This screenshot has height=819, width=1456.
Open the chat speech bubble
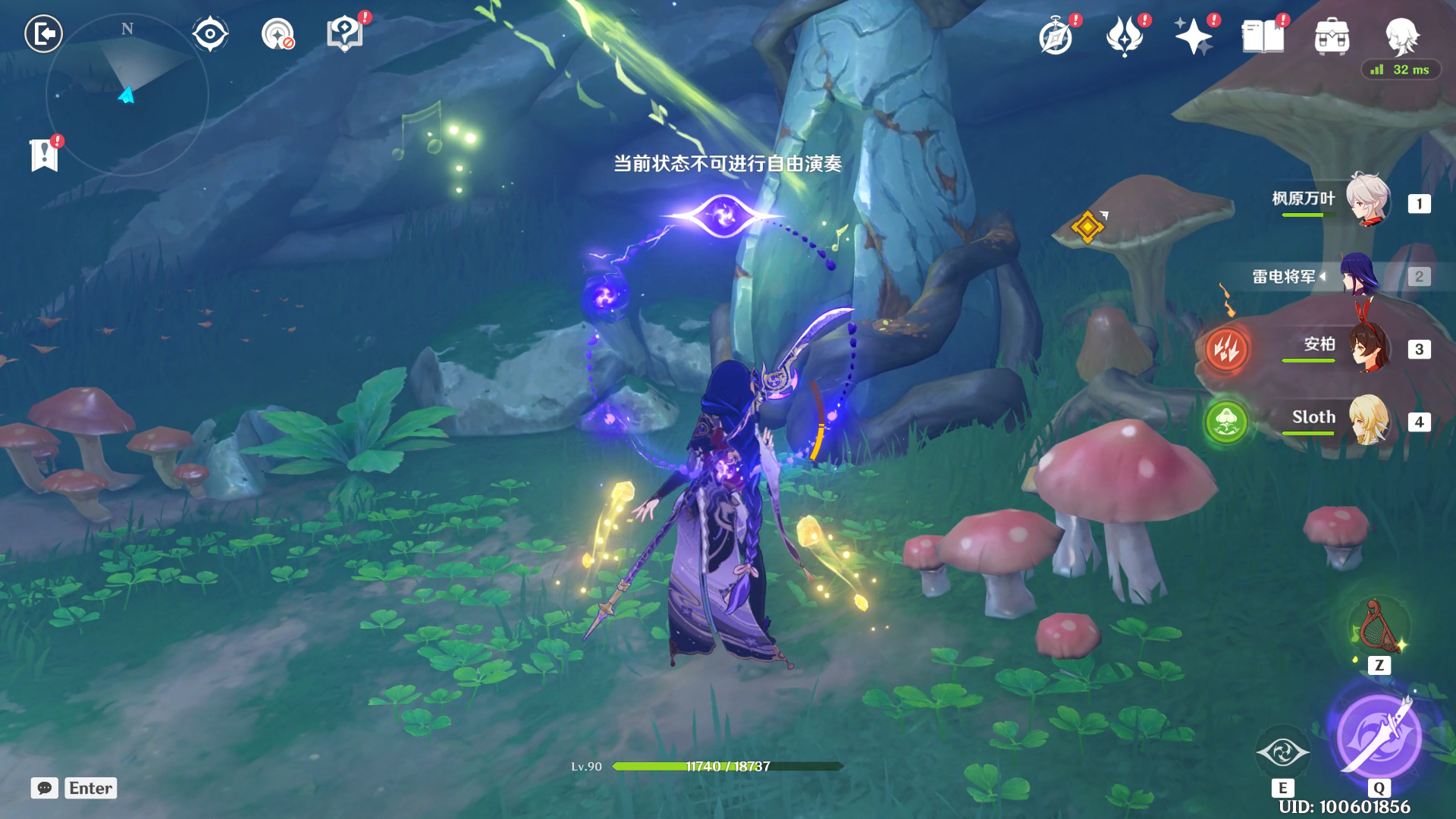click(45, 788)
